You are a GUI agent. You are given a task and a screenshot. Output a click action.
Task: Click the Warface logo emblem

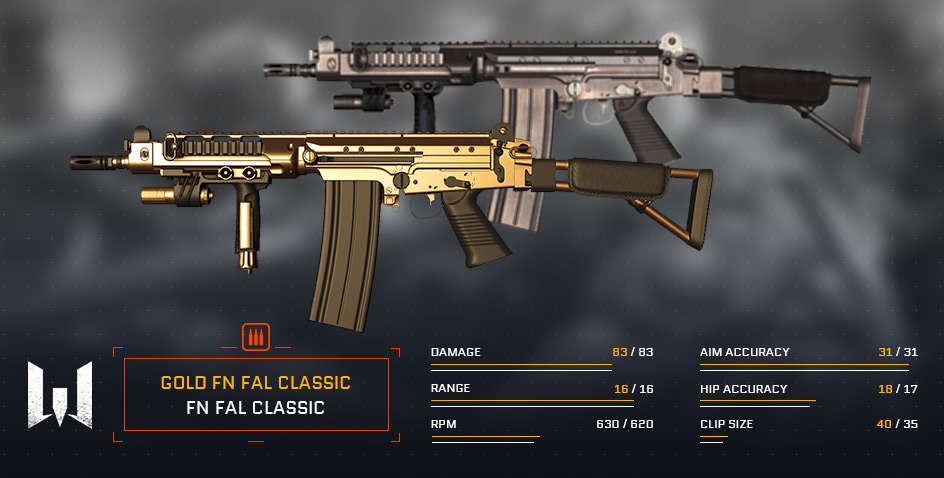pyautogui.click(x=60, y=394)
